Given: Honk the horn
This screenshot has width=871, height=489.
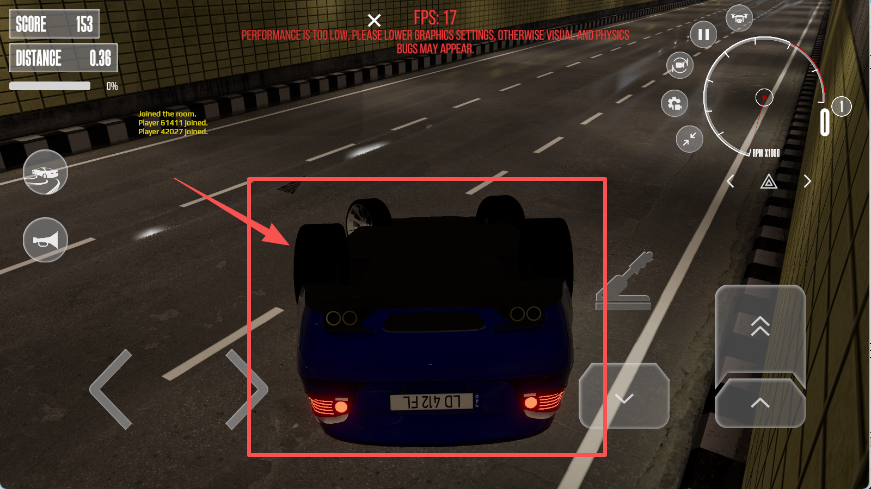Looking at the screenshot, I should (x=45, y=240).
